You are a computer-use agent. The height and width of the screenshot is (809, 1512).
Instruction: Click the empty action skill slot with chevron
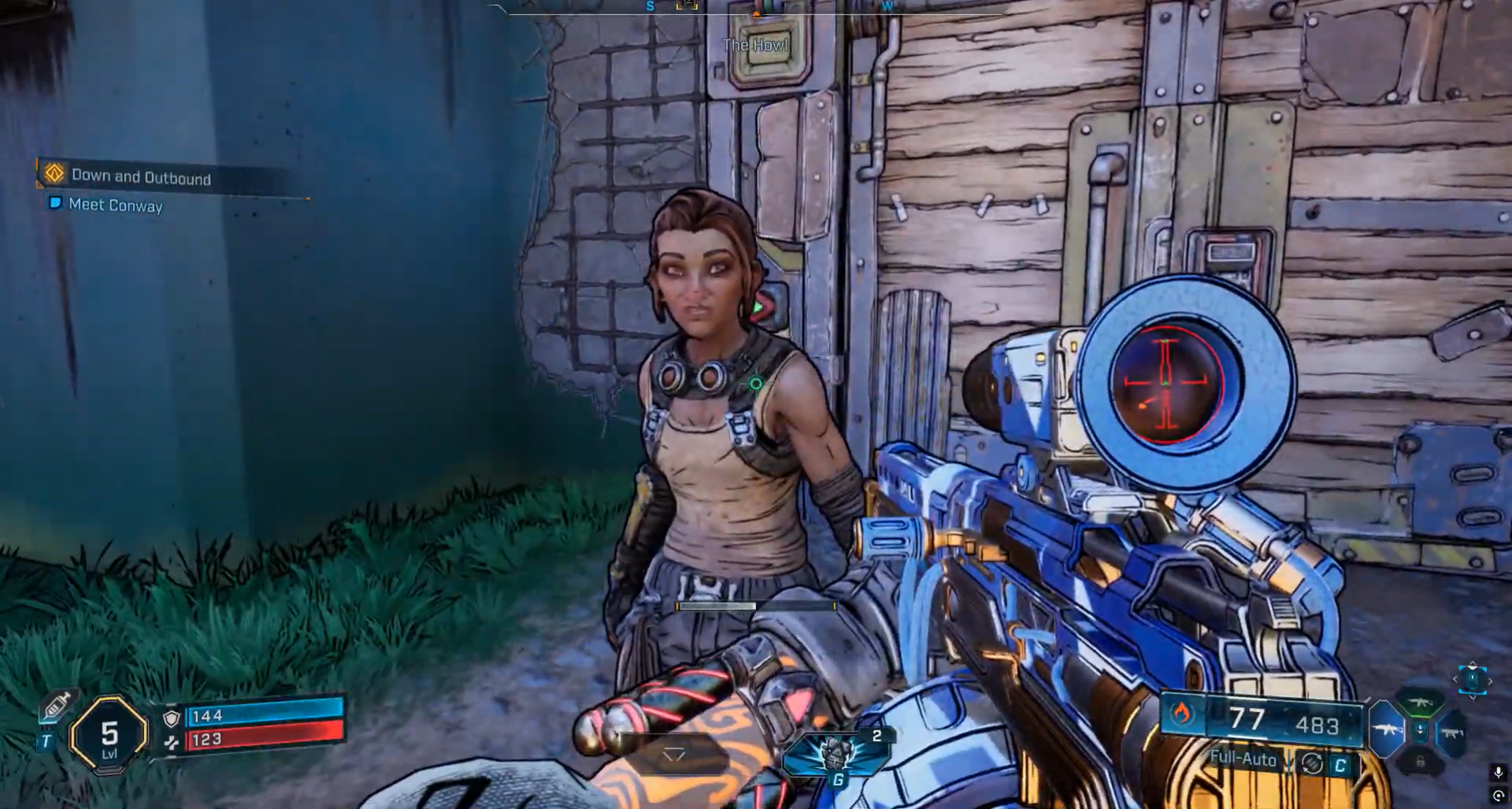[x=674, y=755]
